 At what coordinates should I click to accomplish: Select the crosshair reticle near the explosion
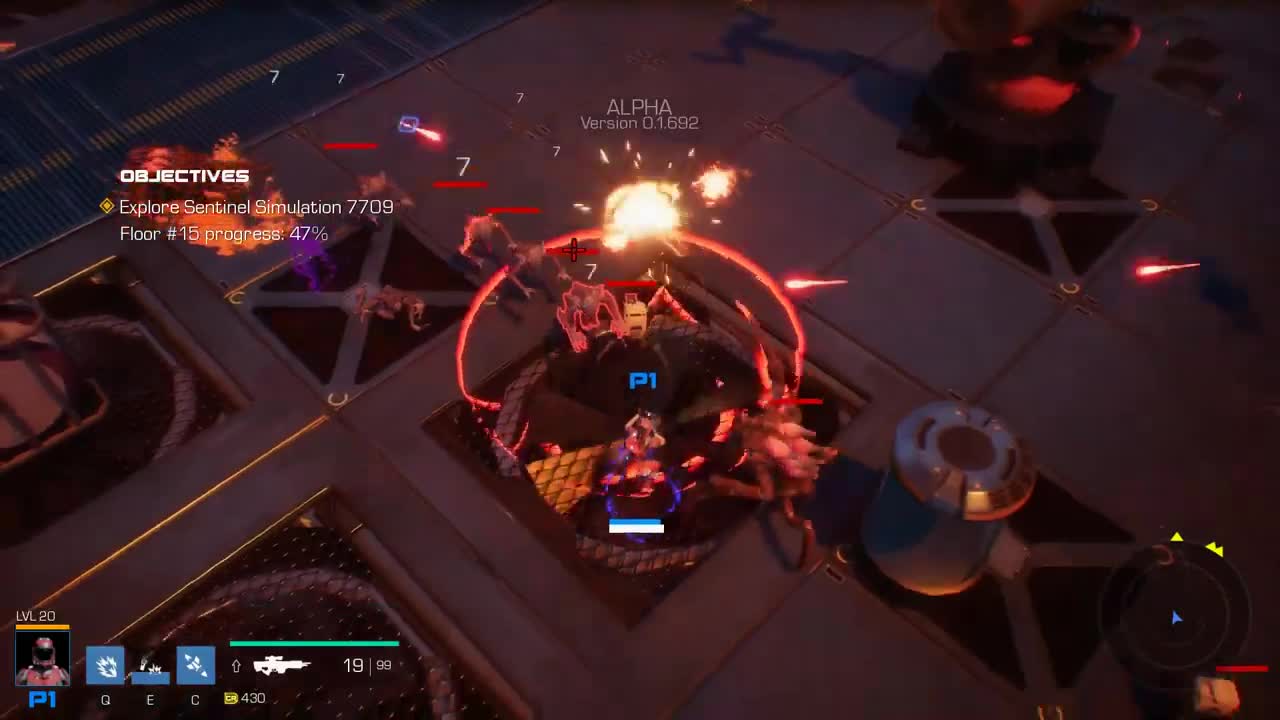pyautogui.click(x=573, y=251)
